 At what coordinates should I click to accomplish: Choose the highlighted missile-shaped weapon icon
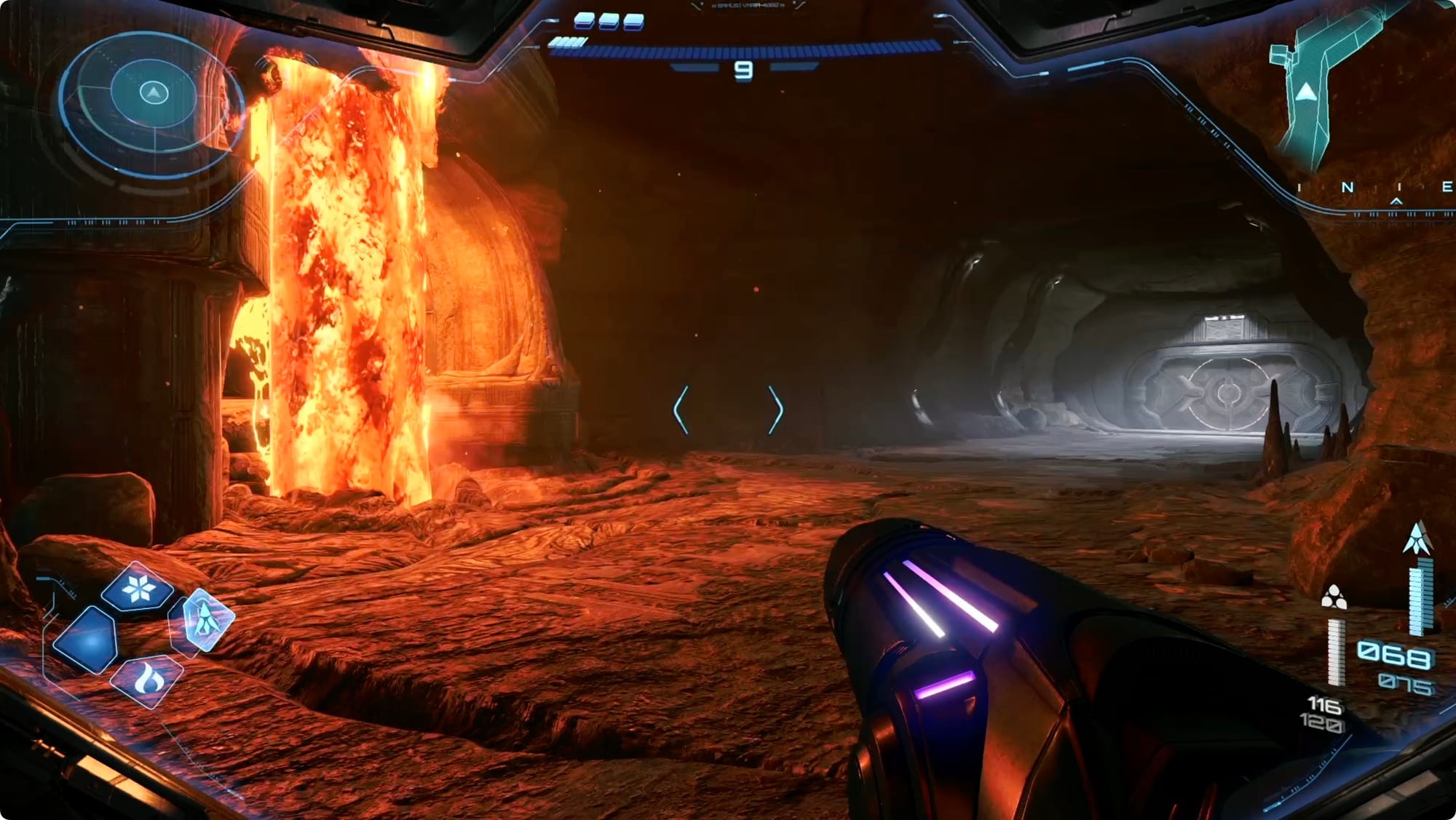tap(207, 619)
